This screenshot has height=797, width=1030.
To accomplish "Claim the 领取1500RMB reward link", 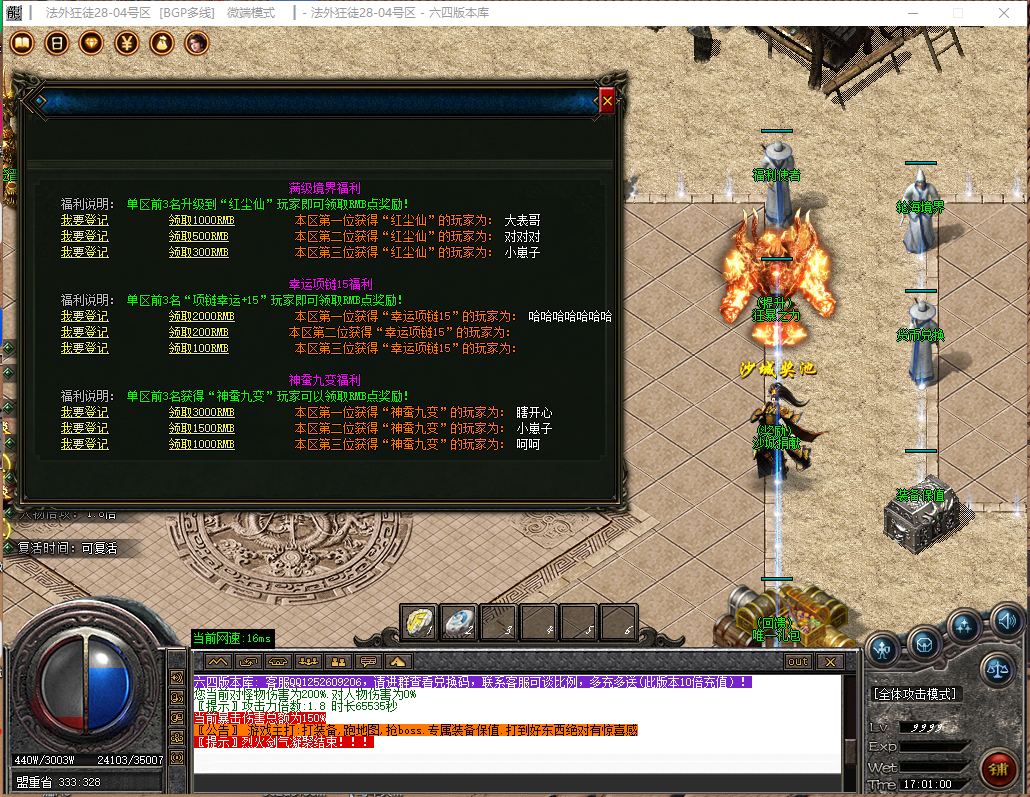I will (201, 428).
